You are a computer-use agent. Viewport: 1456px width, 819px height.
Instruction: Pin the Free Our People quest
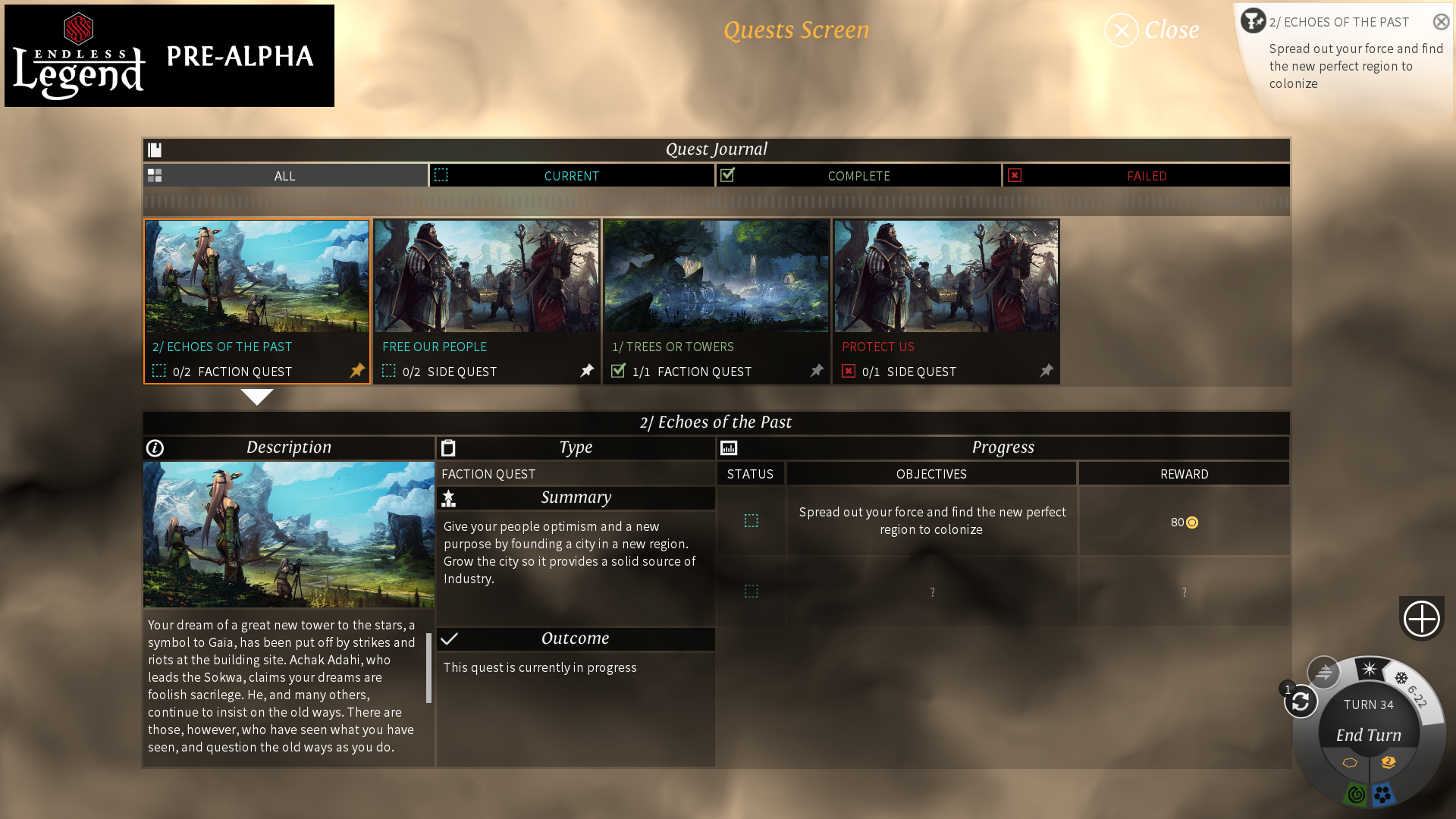586,371
